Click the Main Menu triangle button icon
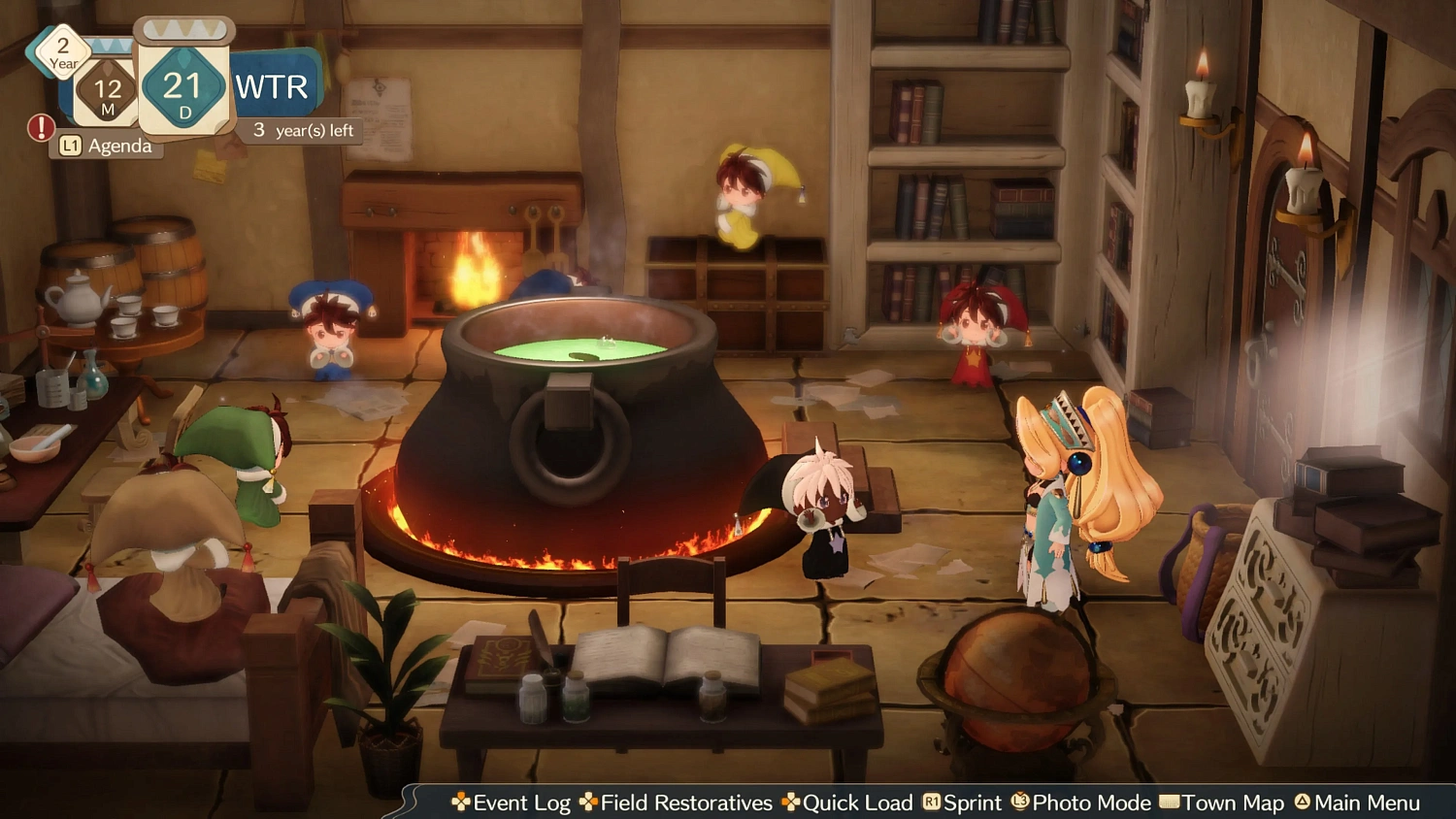The image size is (1456, 819). pyautogui.click(x=1301, y=803)
